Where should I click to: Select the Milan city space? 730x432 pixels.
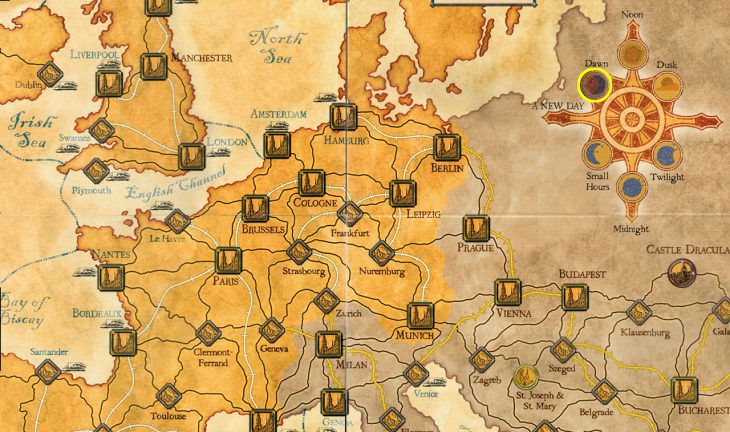coord(328,343)
